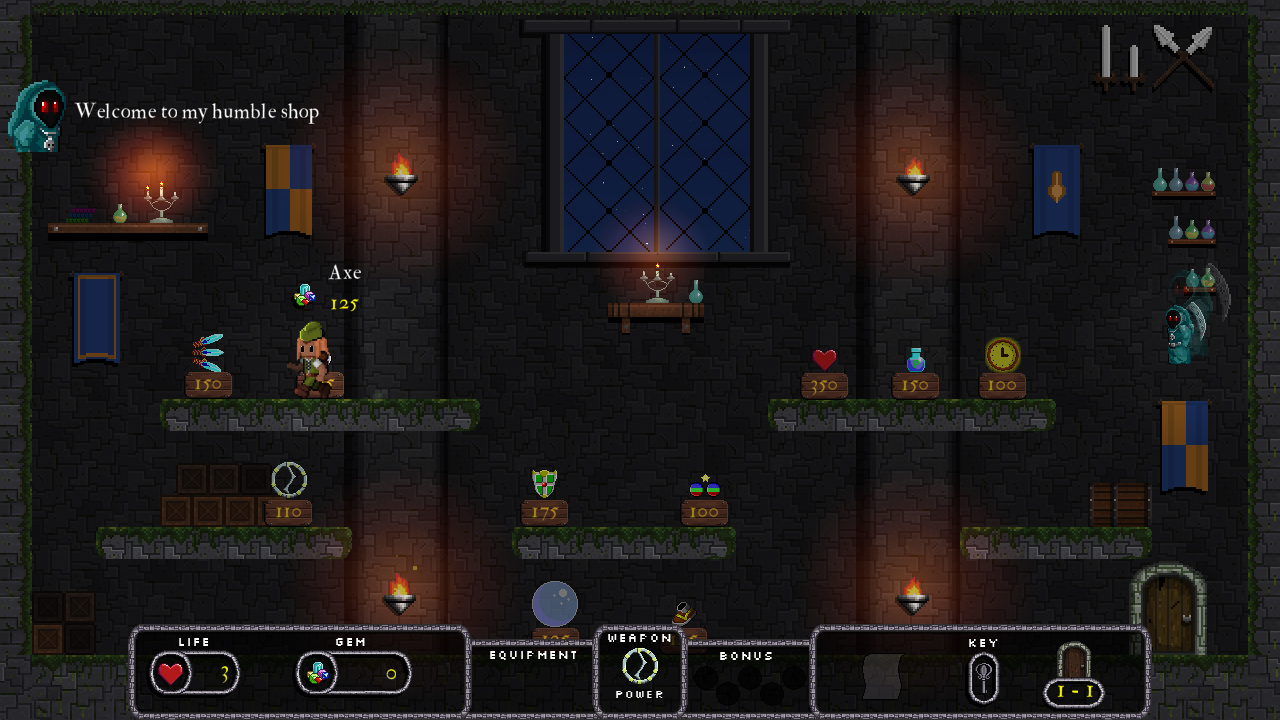This screenshot has width=1280, height=720.
Task: Pick up the blue P potion for 150
Action: pos(913,358)
